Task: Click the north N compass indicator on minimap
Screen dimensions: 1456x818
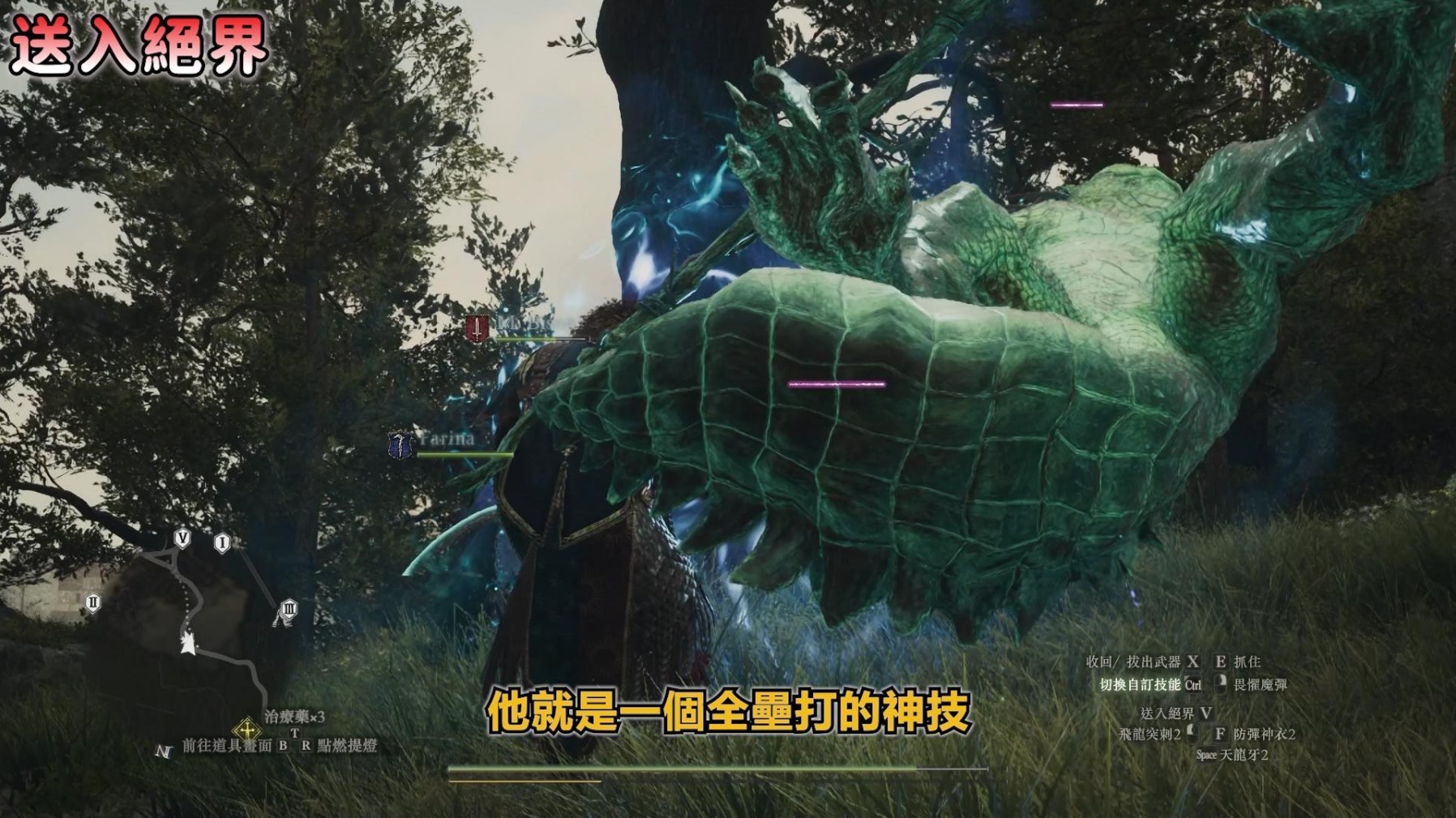Action: coord(165,752)
